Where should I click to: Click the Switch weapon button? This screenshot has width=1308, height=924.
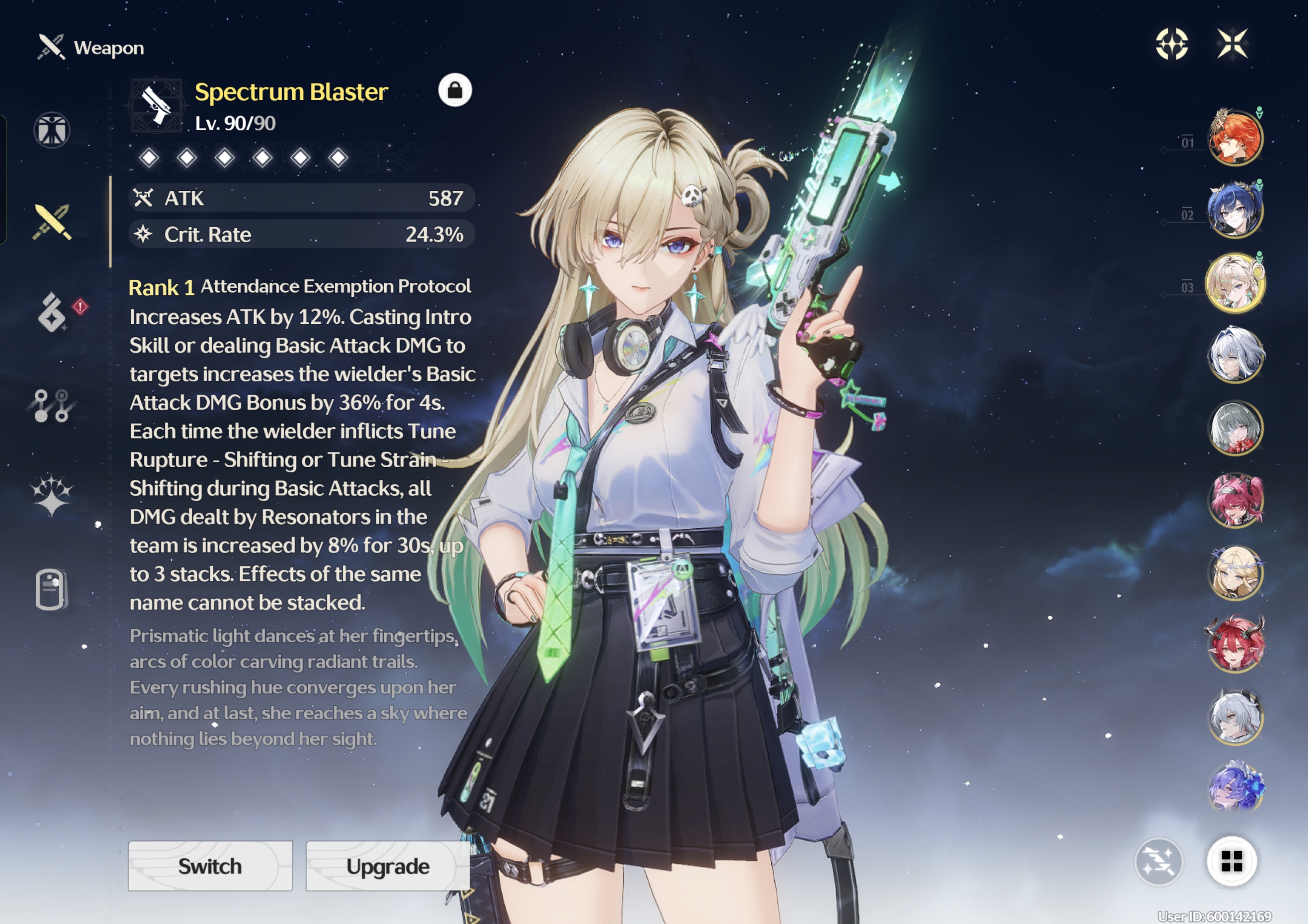click(210, 865)
